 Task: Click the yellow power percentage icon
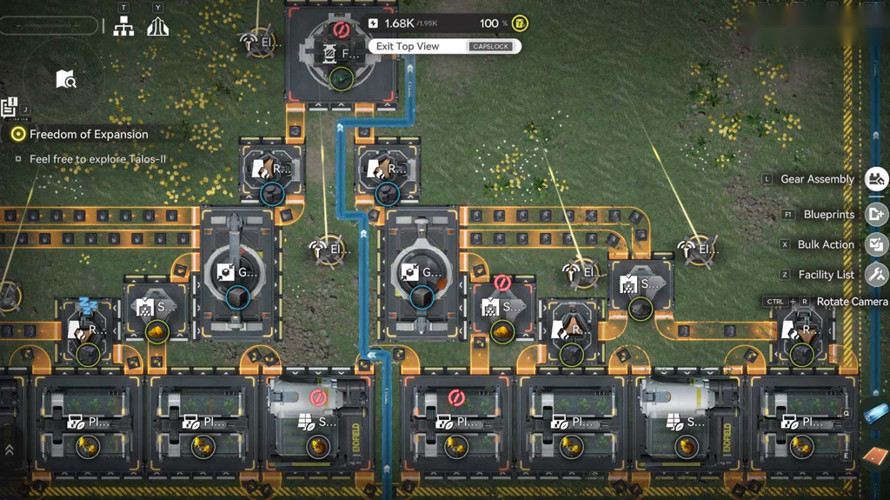point(519,23)
